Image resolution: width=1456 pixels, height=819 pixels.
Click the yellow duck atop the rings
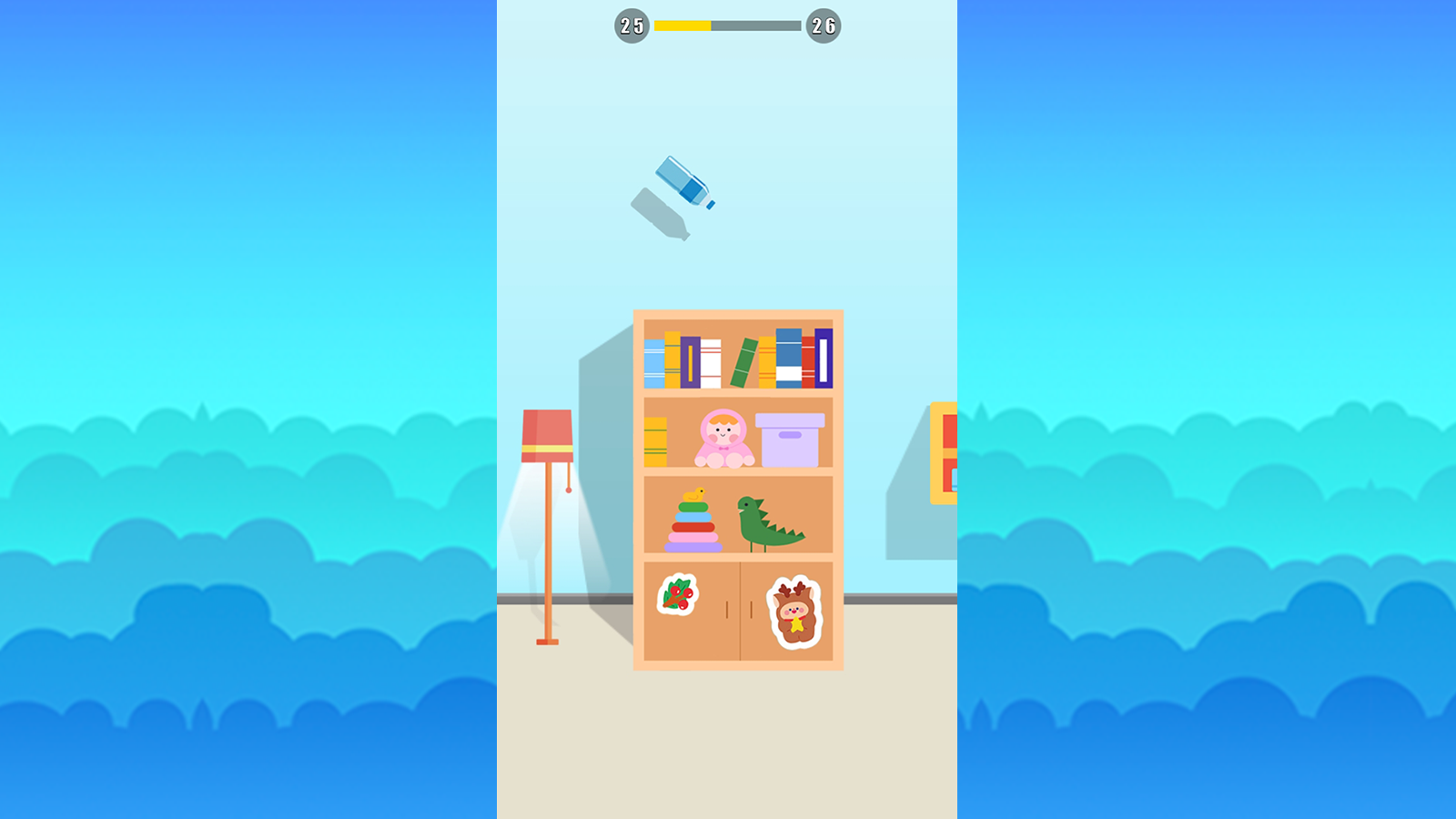pos(693,494)
